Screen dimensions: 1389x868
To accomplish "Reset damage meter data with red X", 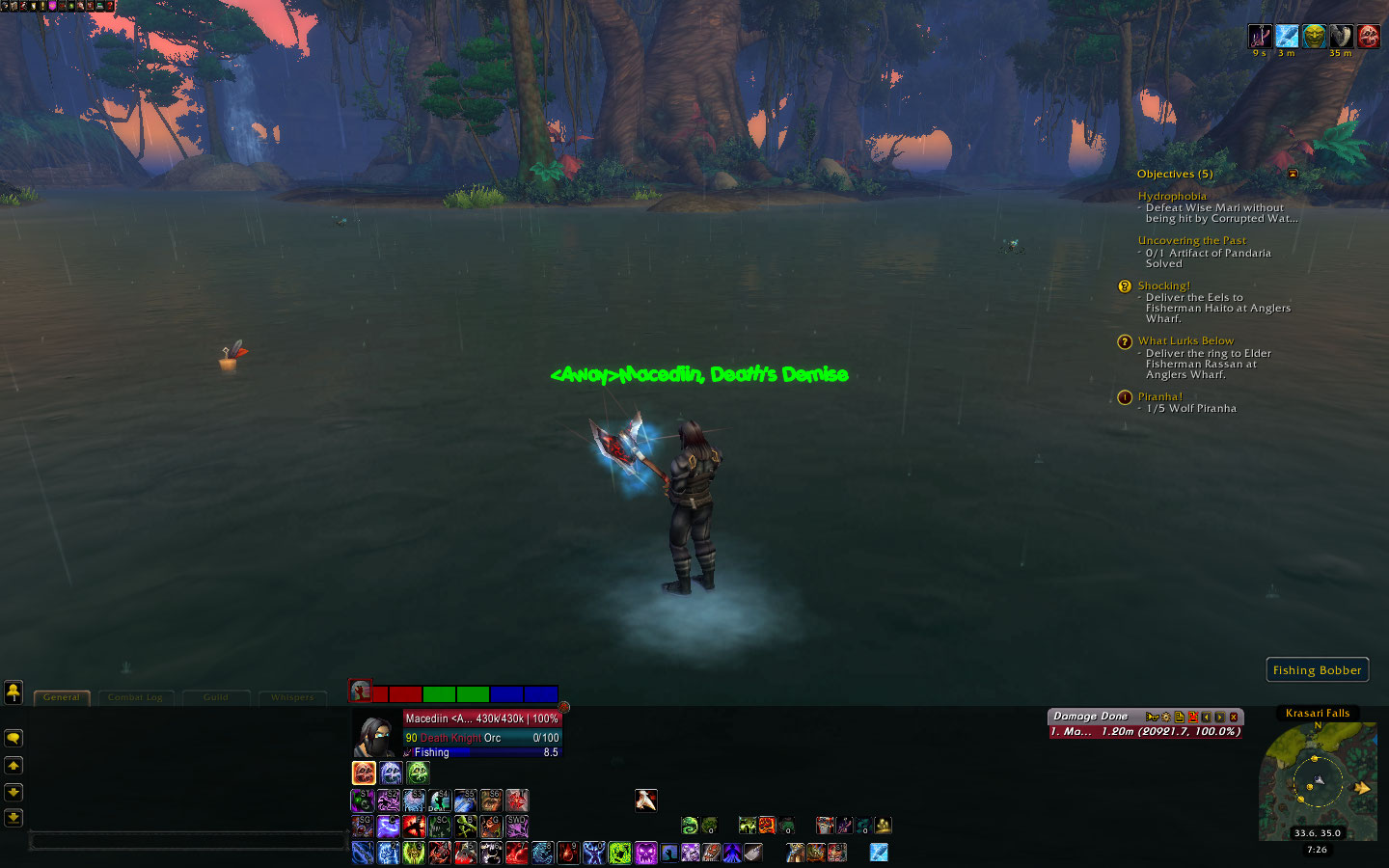I will [x=1193, y=718].
